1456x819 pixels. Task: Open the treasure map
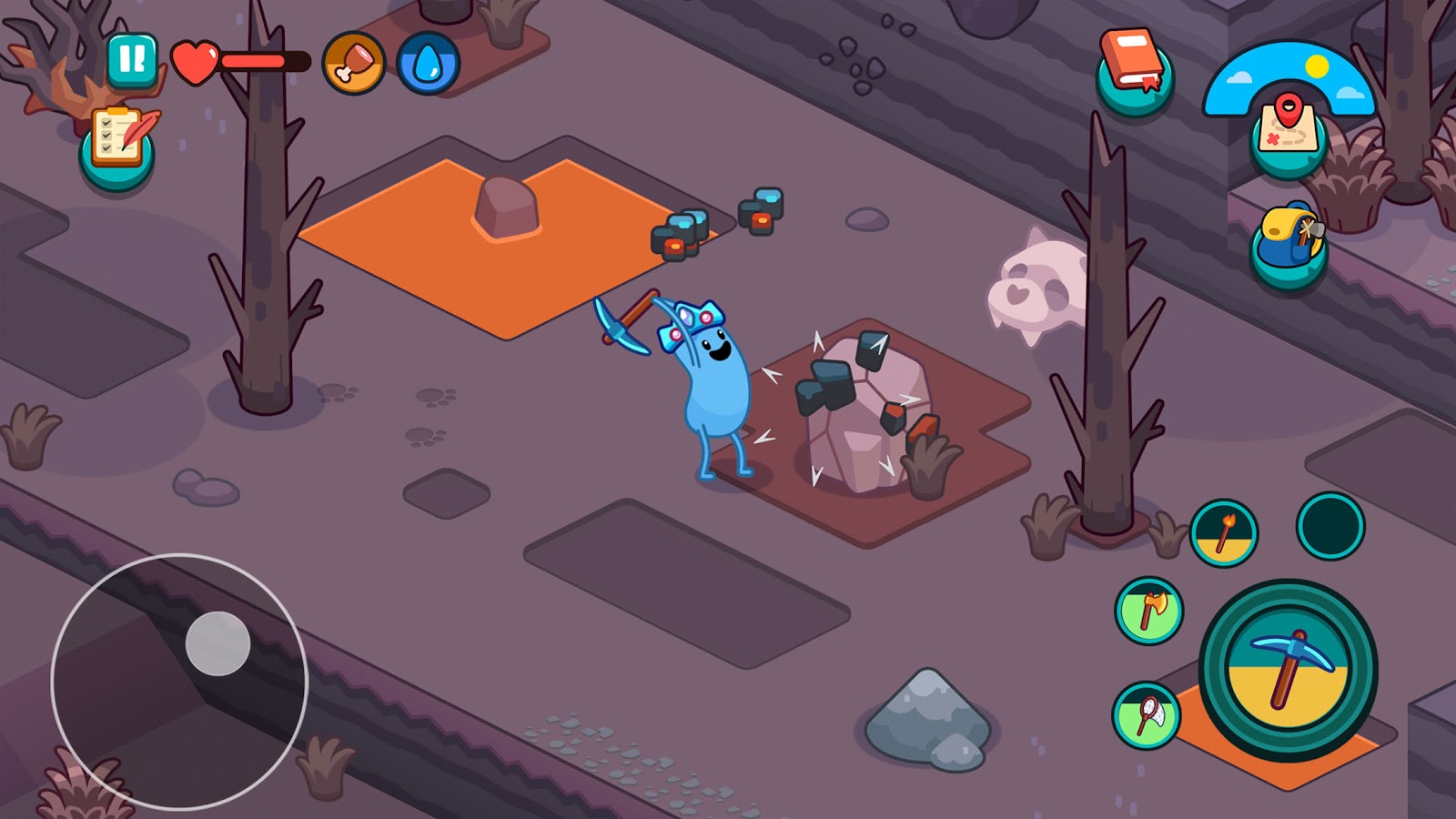coord(1288,133)
